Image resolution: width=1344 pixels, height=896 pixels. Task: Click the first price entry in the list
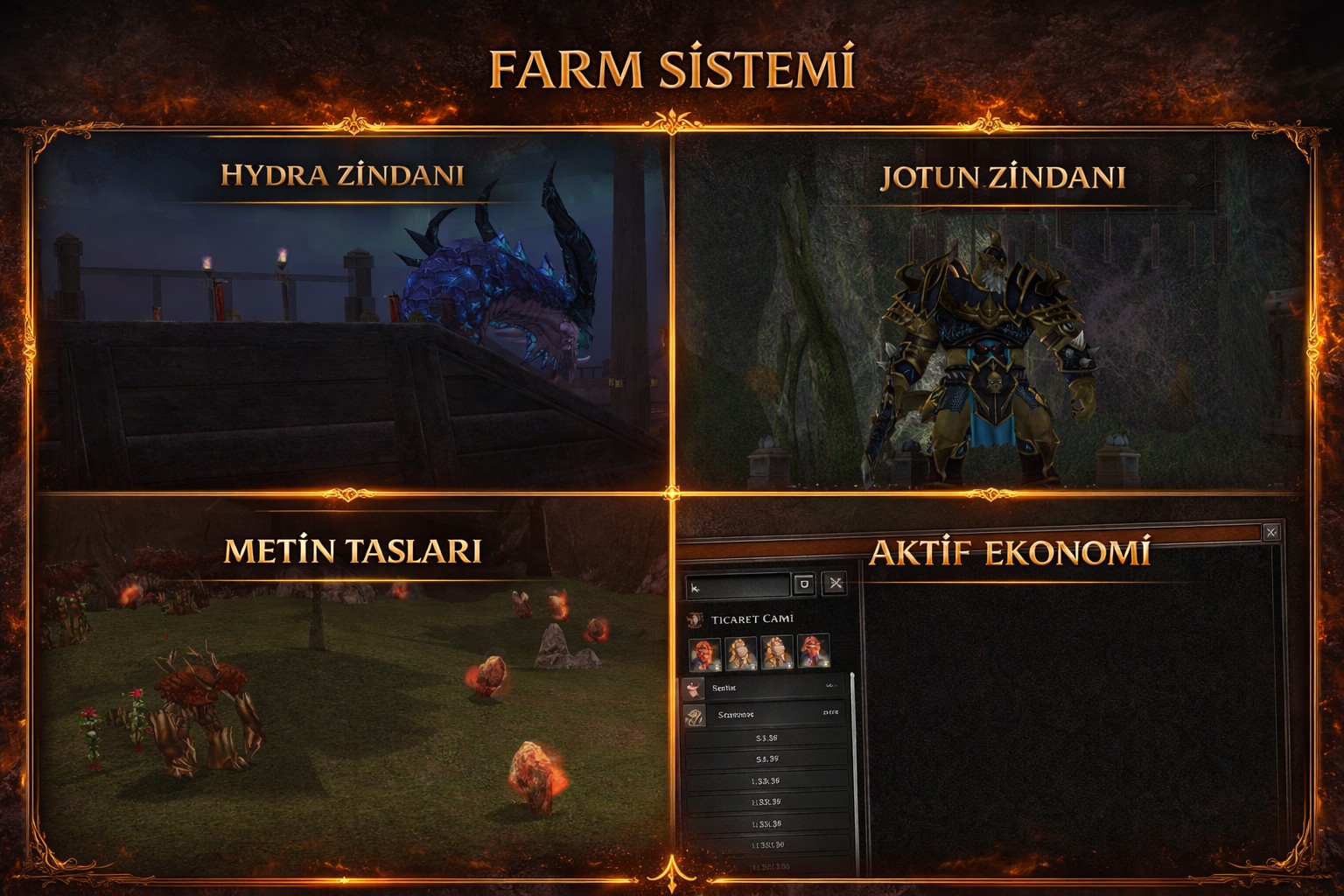768,739
